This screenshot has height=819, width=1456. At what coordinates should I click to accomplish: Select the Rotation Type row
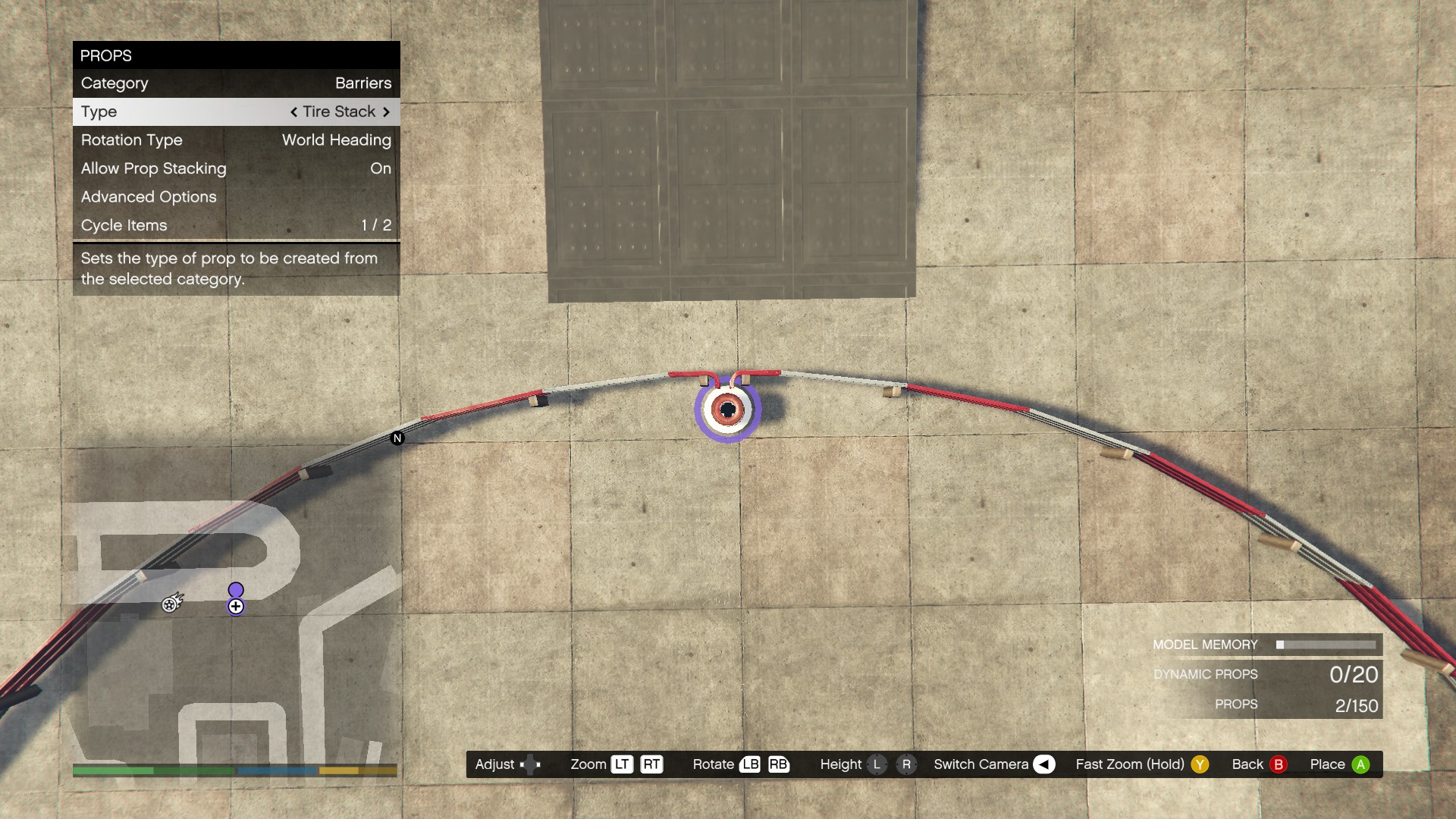click(x=236, y=140)
